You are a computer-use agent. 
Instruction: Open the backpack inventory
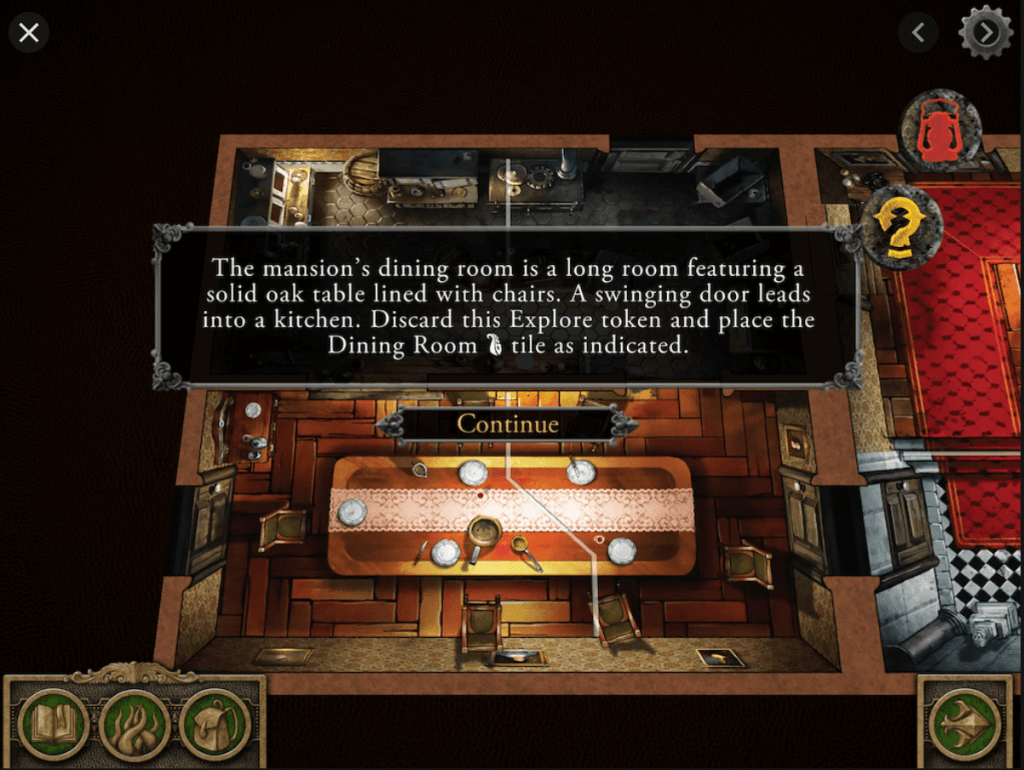[214, 724]
